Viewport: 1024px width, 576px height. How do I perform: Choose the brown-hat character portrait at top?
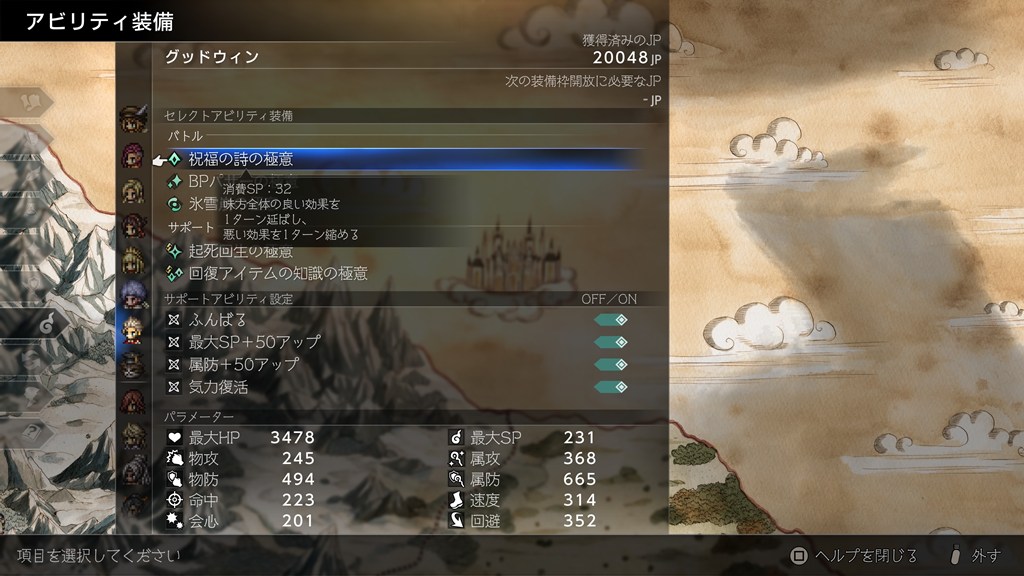pos(132,119)
